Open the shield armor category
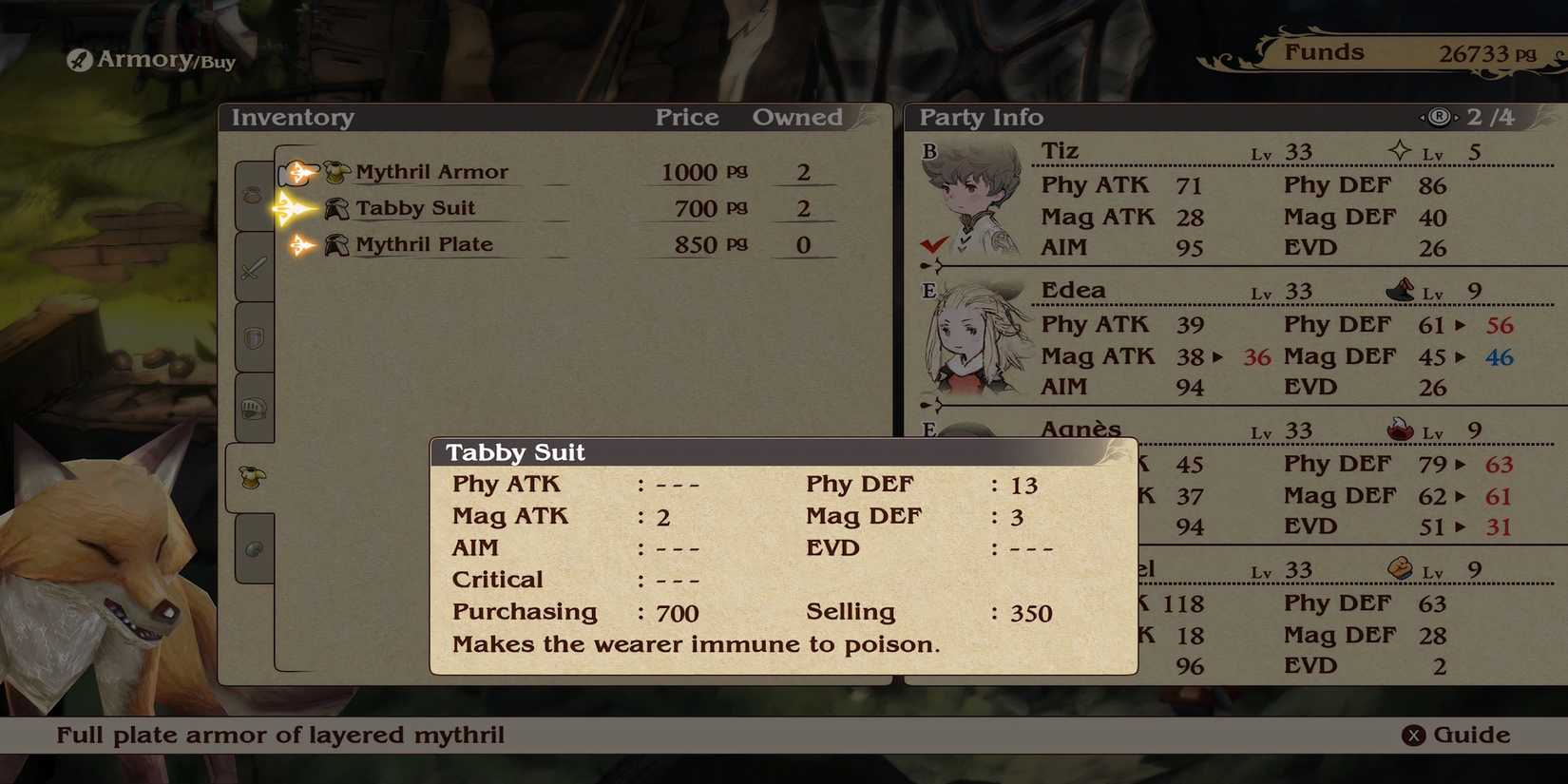The height and width of the screenshot is (784, 1568). coord(252,337)
